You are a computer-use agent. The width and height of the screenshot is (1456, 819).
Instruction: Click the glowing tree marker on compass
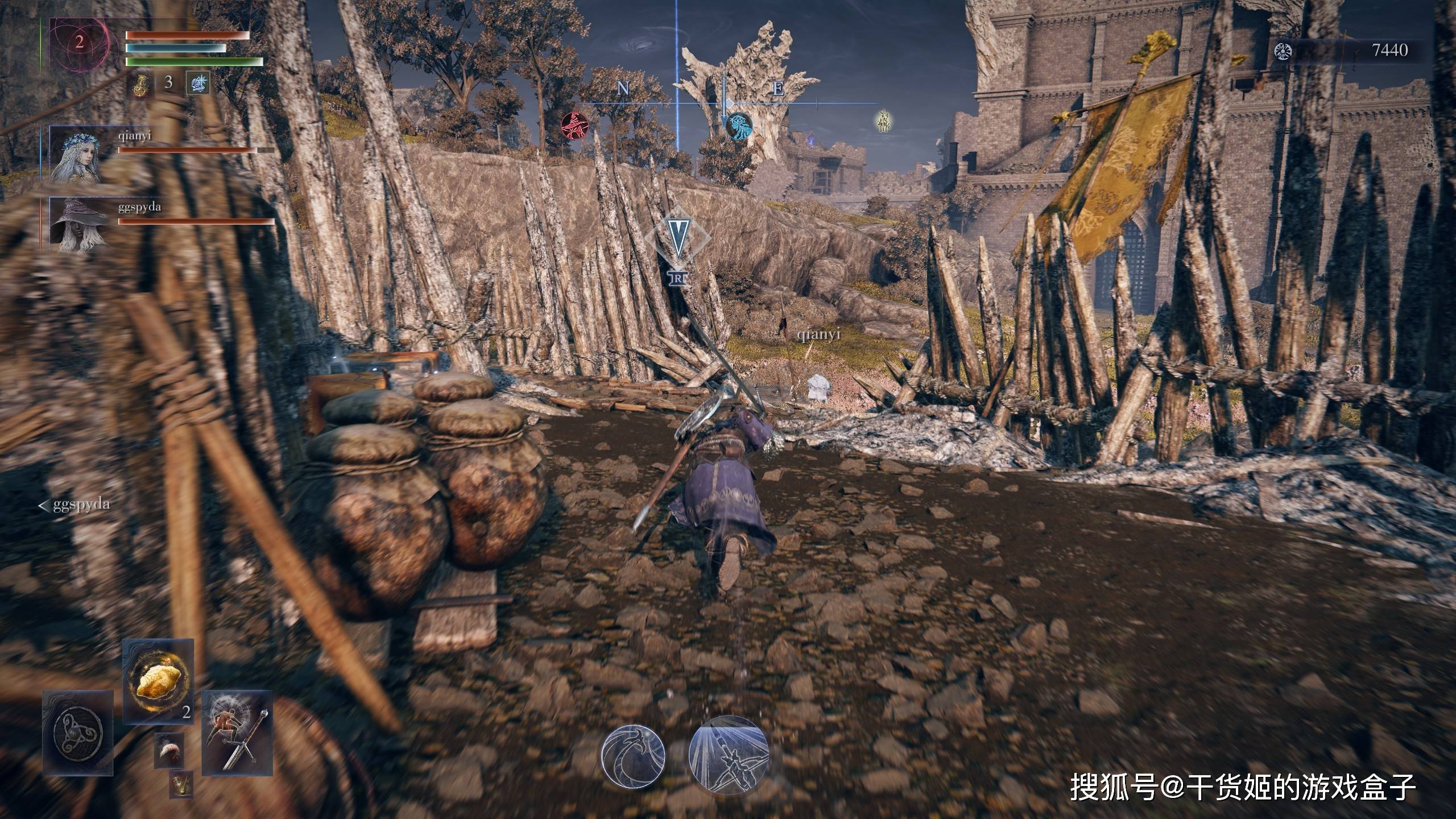point(883,121)
